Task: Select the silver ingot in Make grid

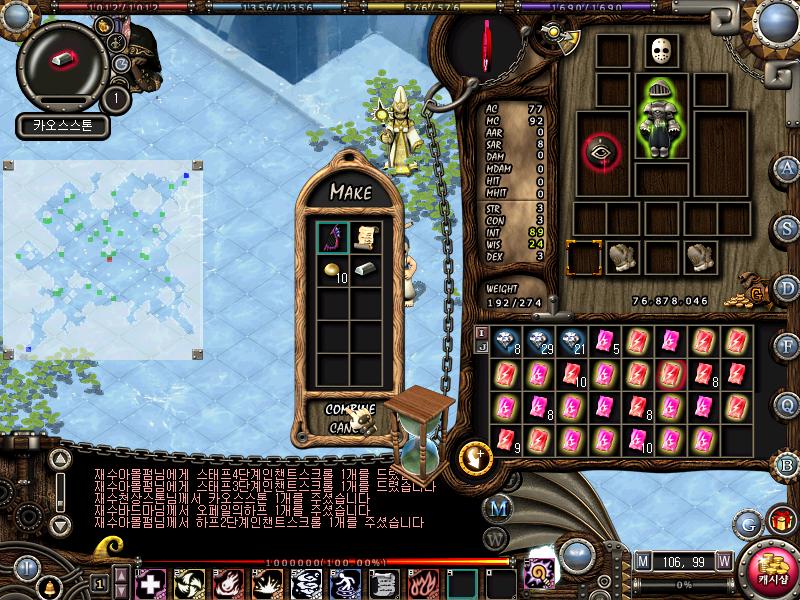Action: pos(365,270)
